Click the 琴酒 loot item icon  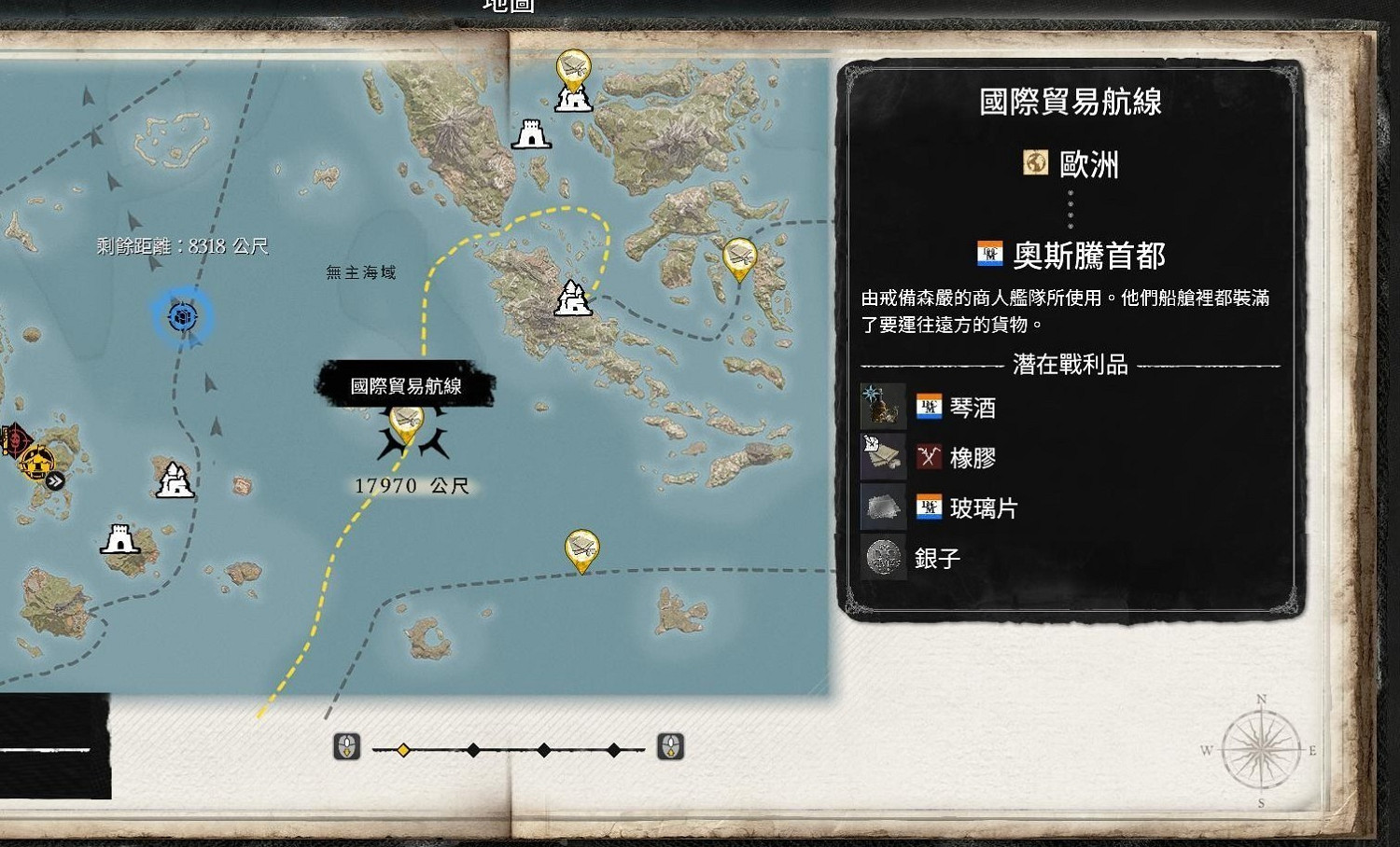(883, 407)
